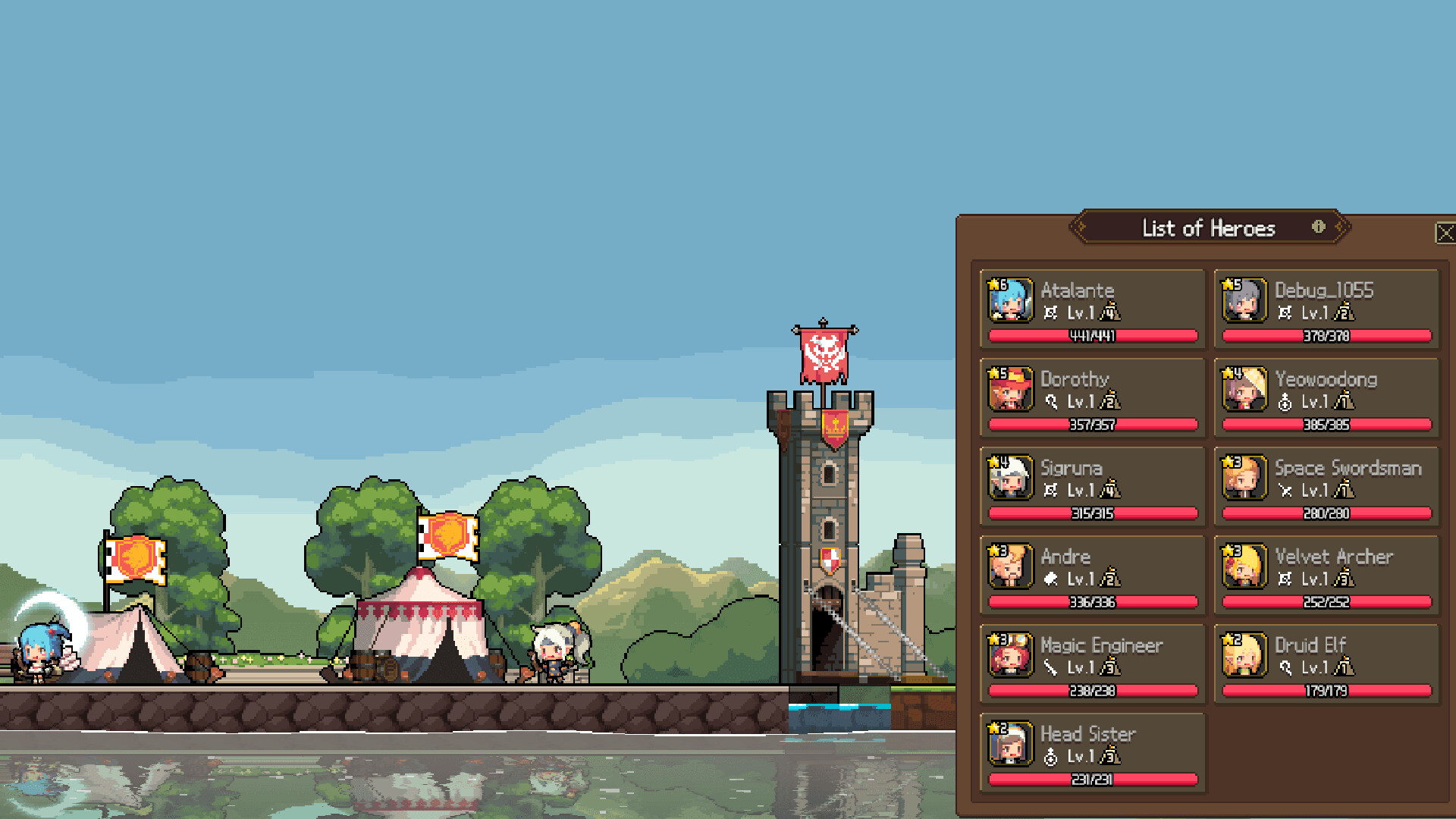
Task: Click Yeowoodong's potion class icon
Action: point(1284,402)
